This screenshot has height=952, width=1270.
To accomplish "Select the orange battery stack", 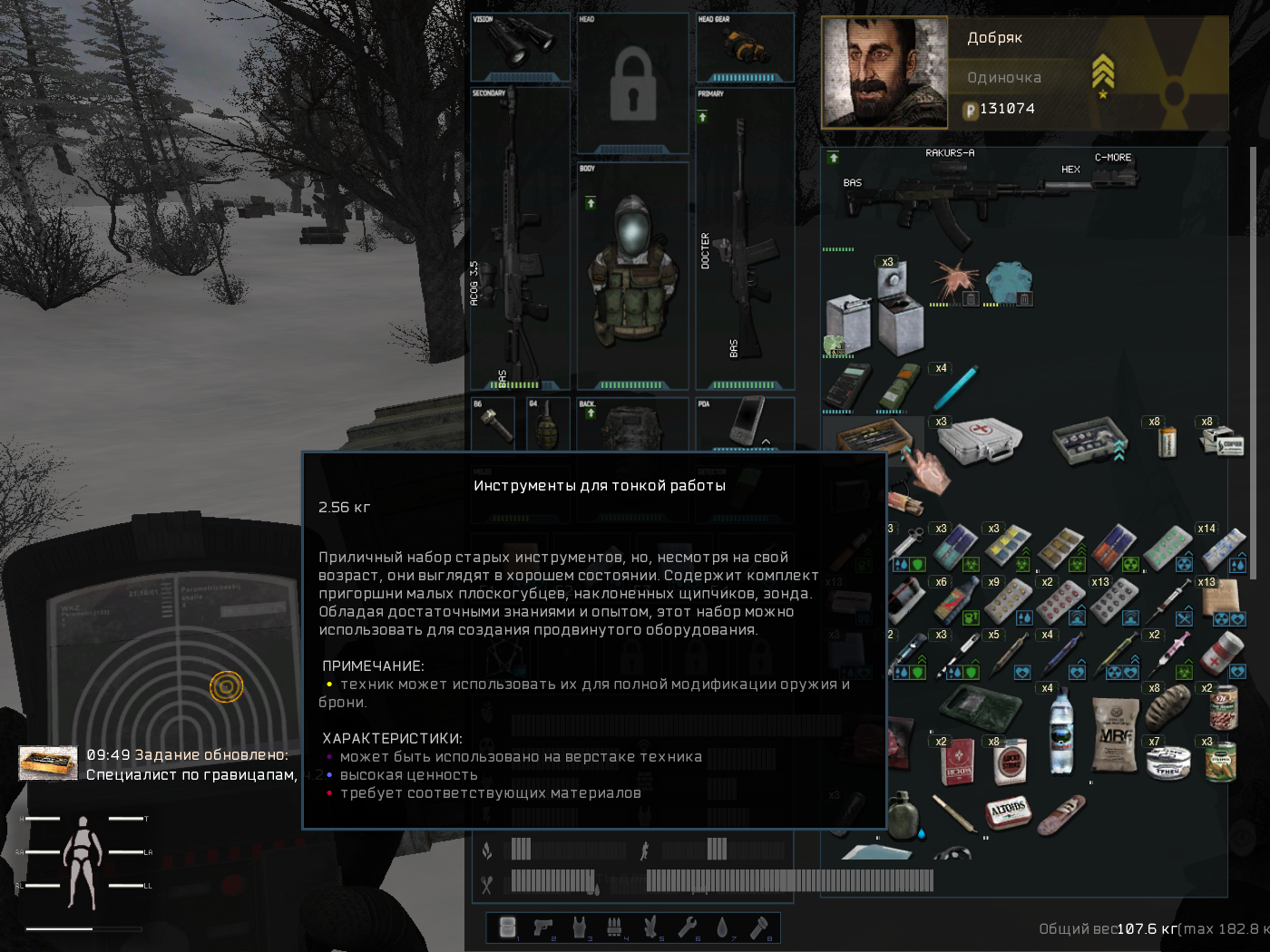I will 1167,442.
